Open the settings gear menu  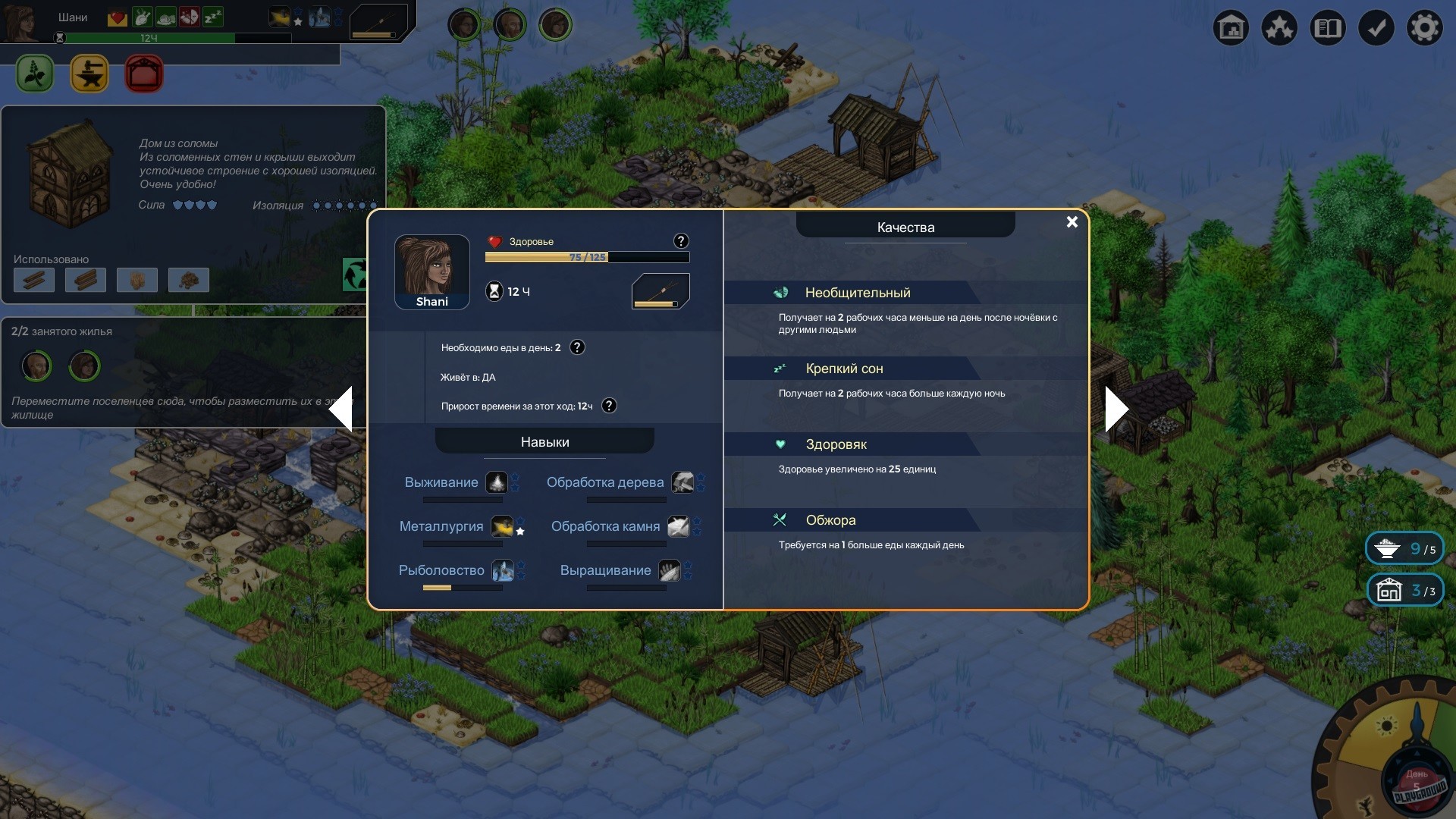click(x=1425, y=27)
